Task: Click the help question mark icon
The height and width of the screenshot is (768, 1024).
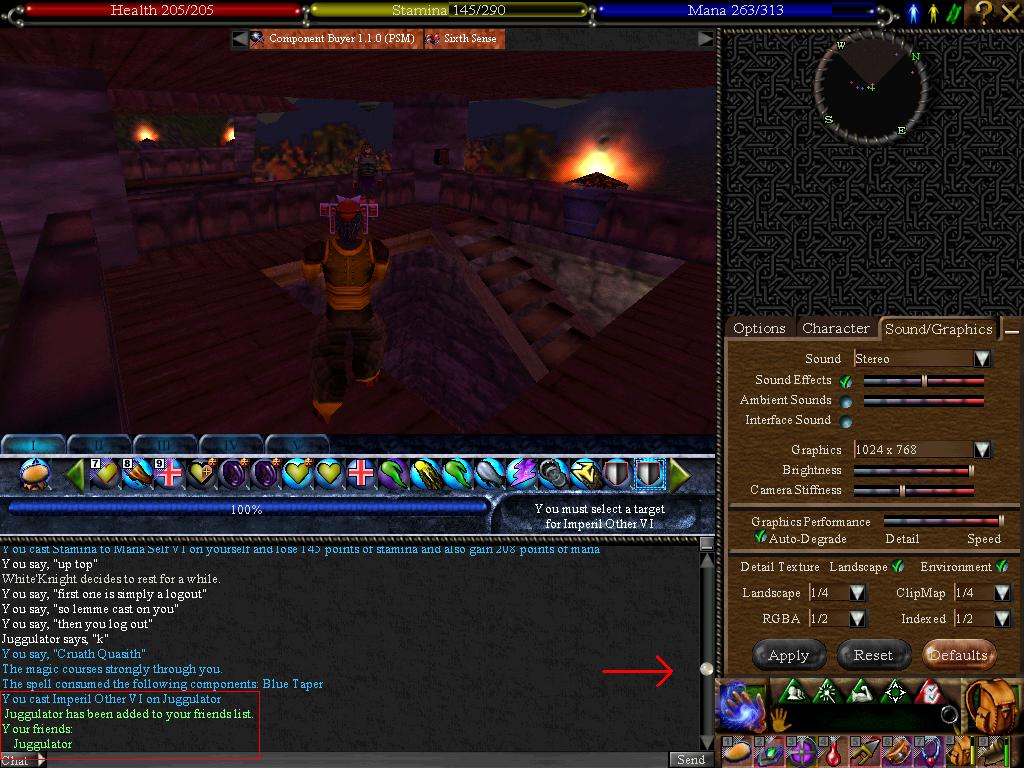Action: pyautogui.click(x=984, y=11)
